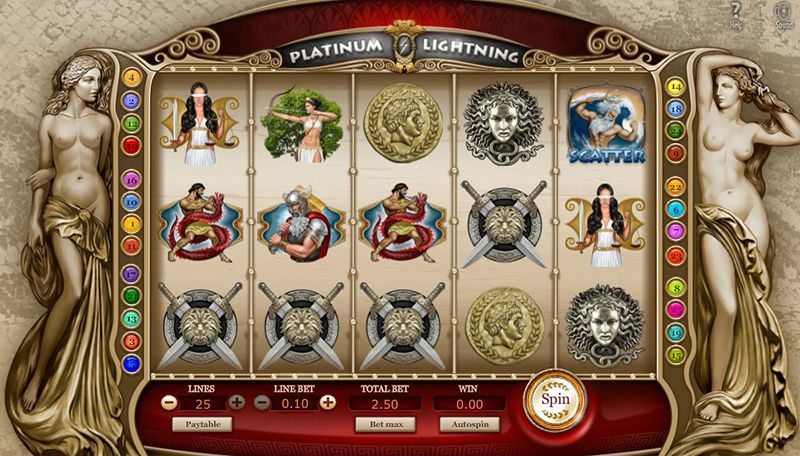Increase the number of lines
Viewport: 800px width, 456px height.
click(236, 402)
